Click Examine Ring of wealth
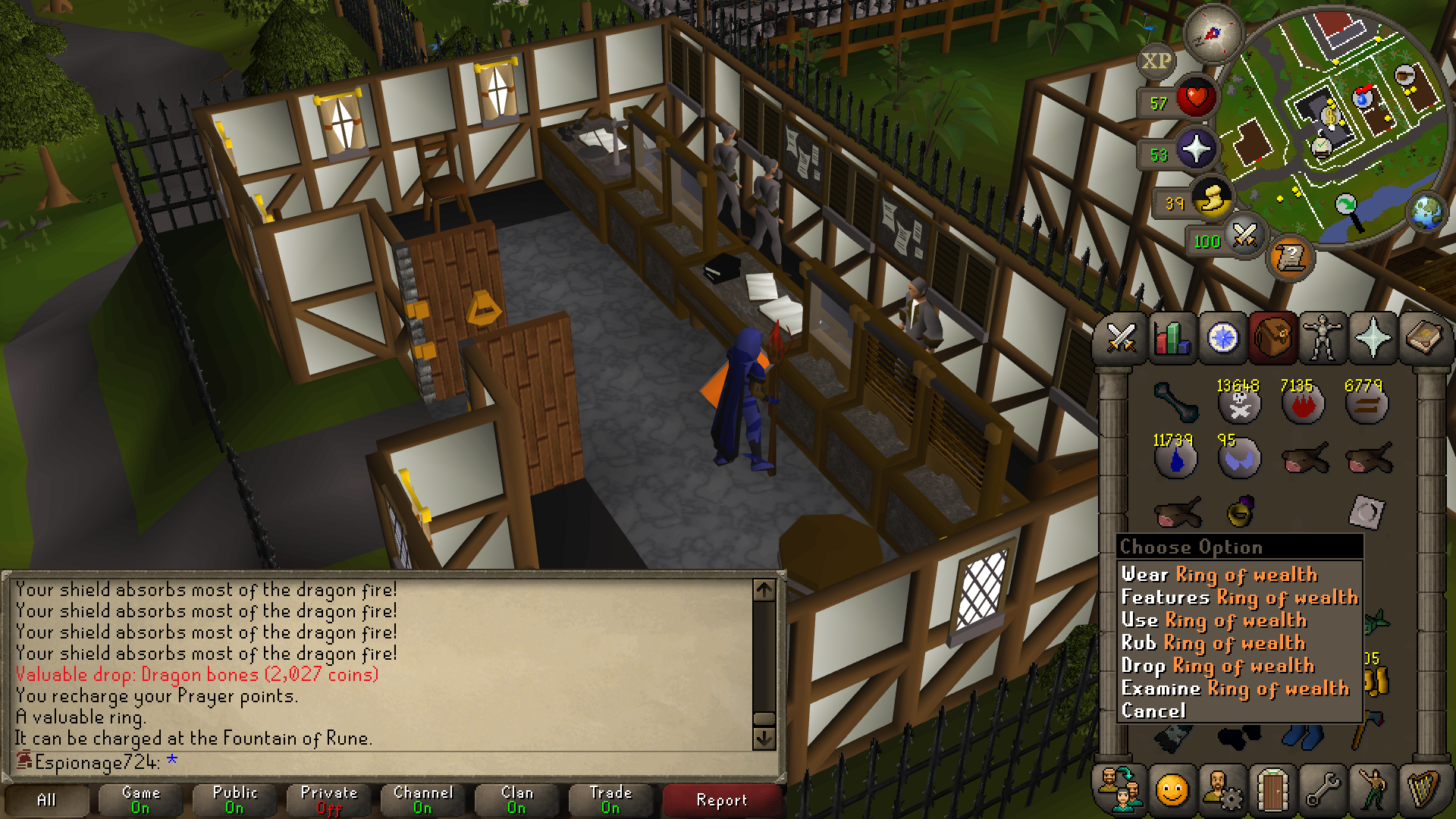This screenshot has width=1456, height=819. [1235, 689]
